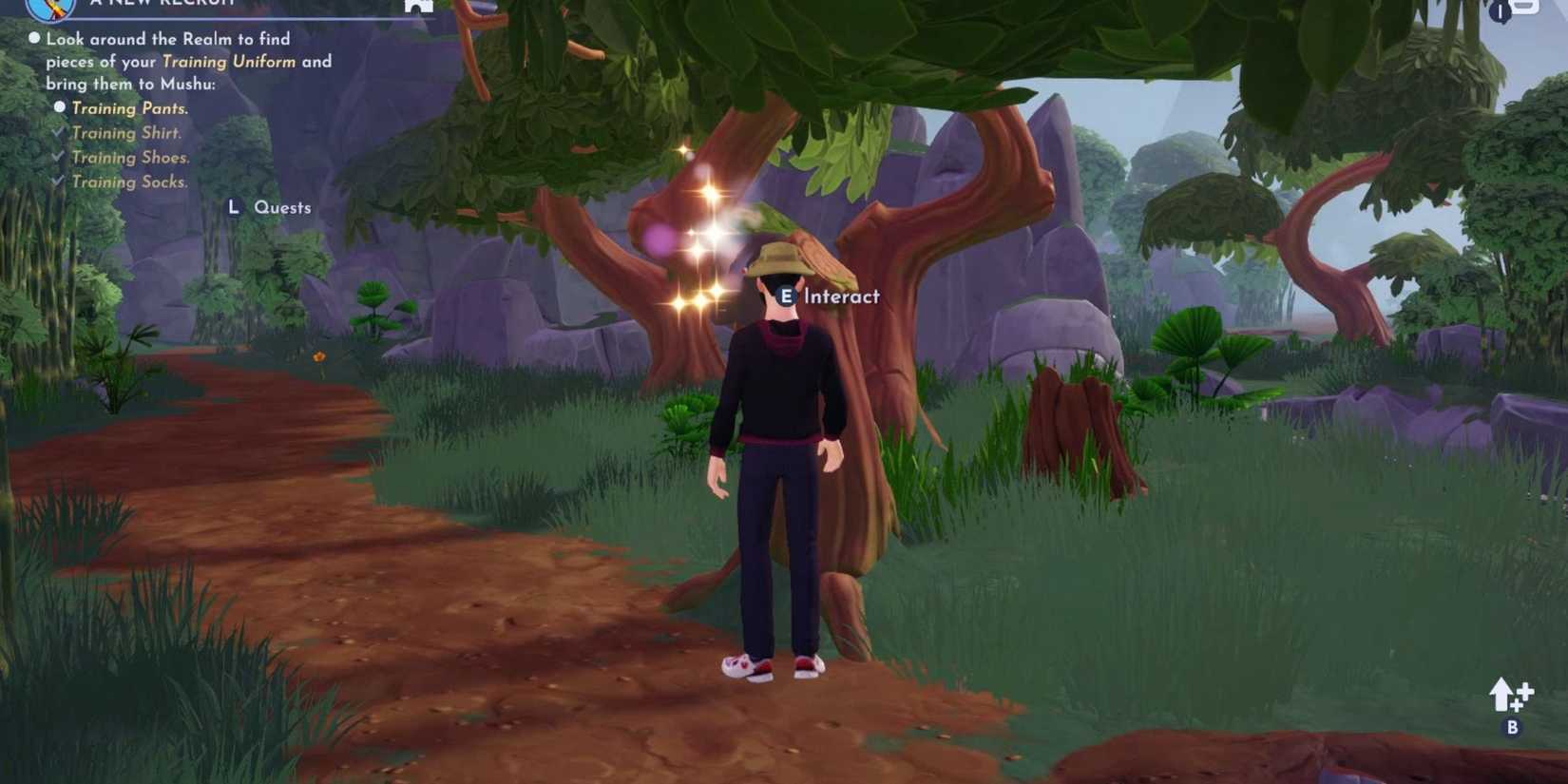This screenshot has height=784, width=1568.
Task: Click the Training Shoes objective text
Action: click(130, 157)
